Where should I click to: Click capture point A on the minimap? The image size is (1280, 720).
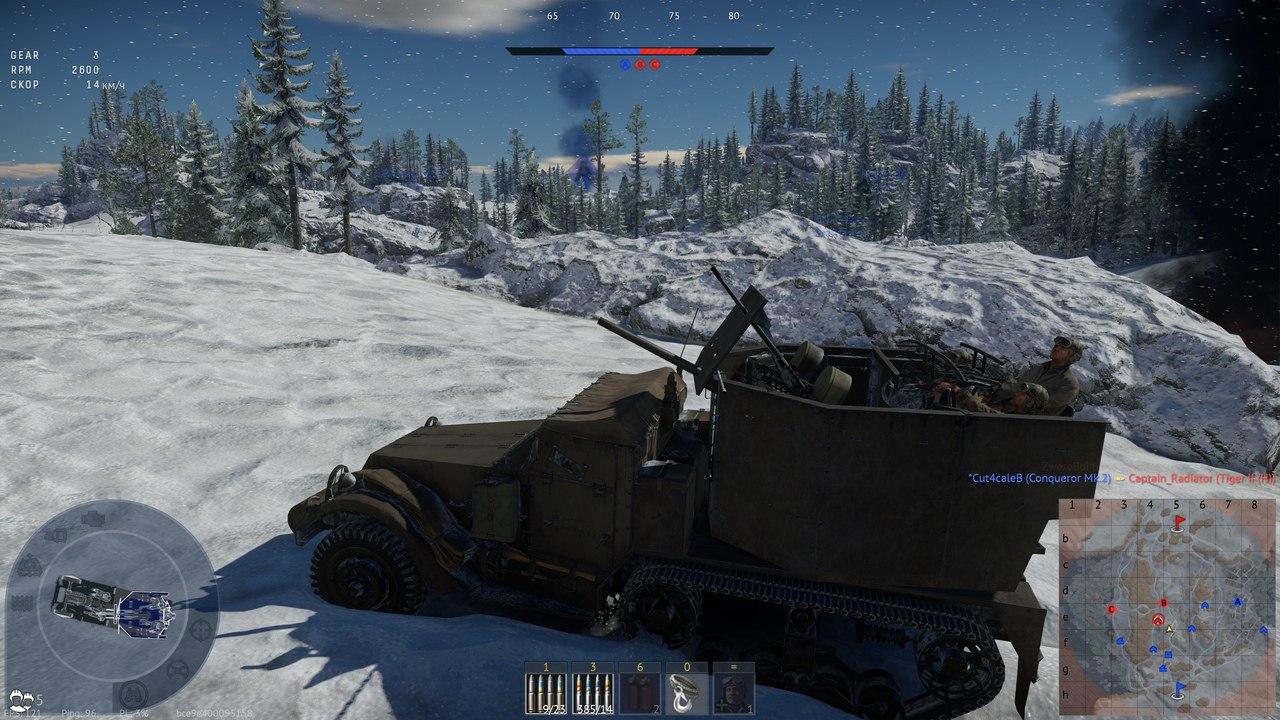click(1238, 602)
